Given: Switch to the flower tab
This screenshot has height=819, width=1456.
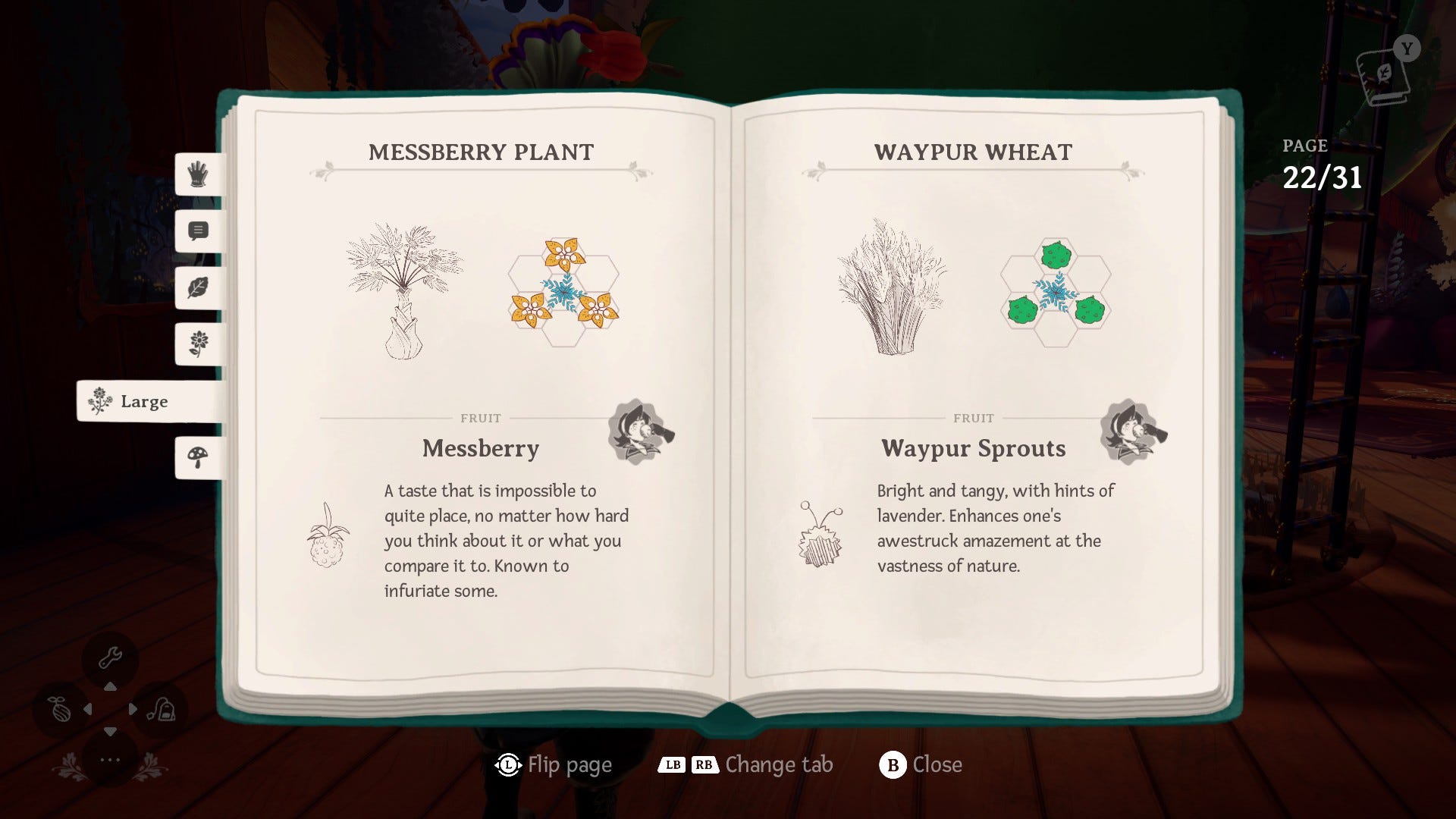Looking at the screenshot, I should coord(199,344).
